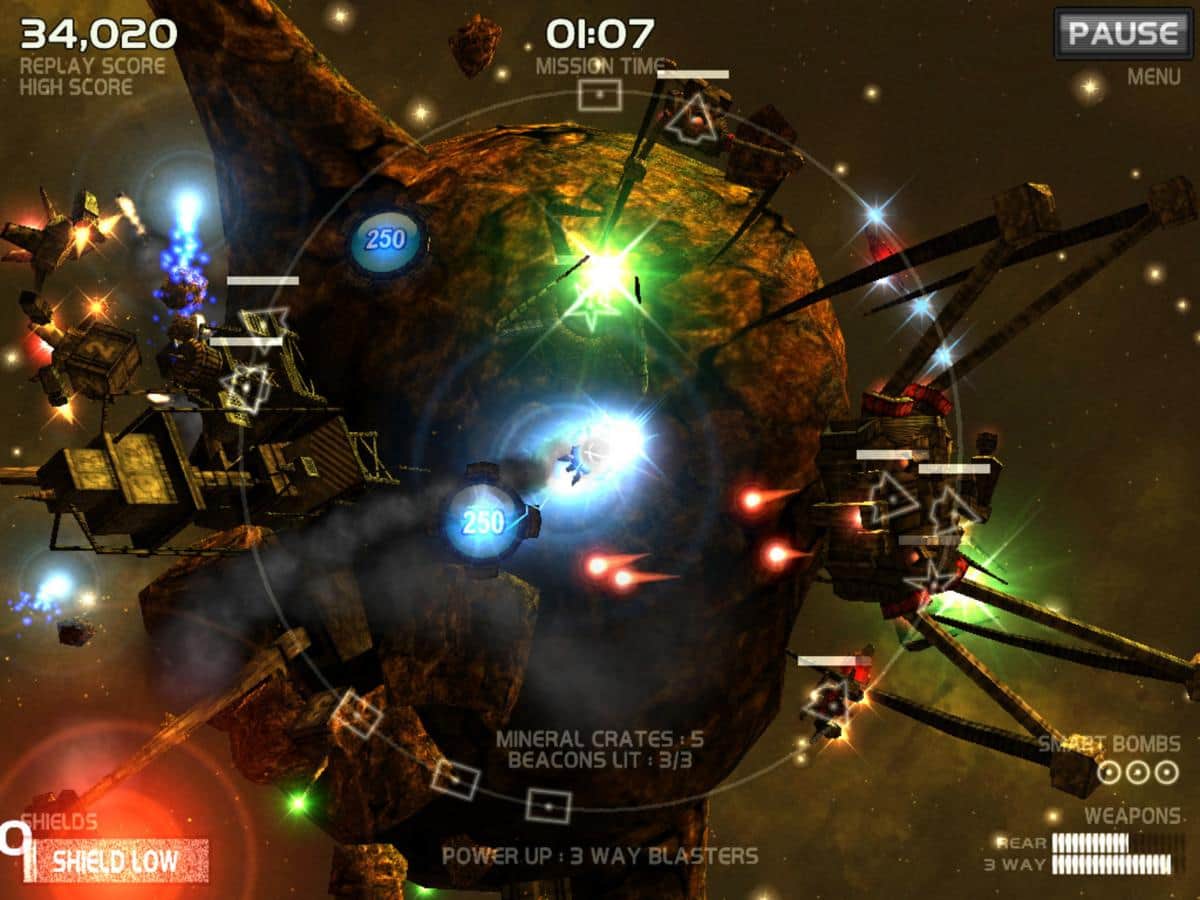Tap the PAUSE button
The width and height of the screenshot is (1200, 900).
tap(1122, 34)
